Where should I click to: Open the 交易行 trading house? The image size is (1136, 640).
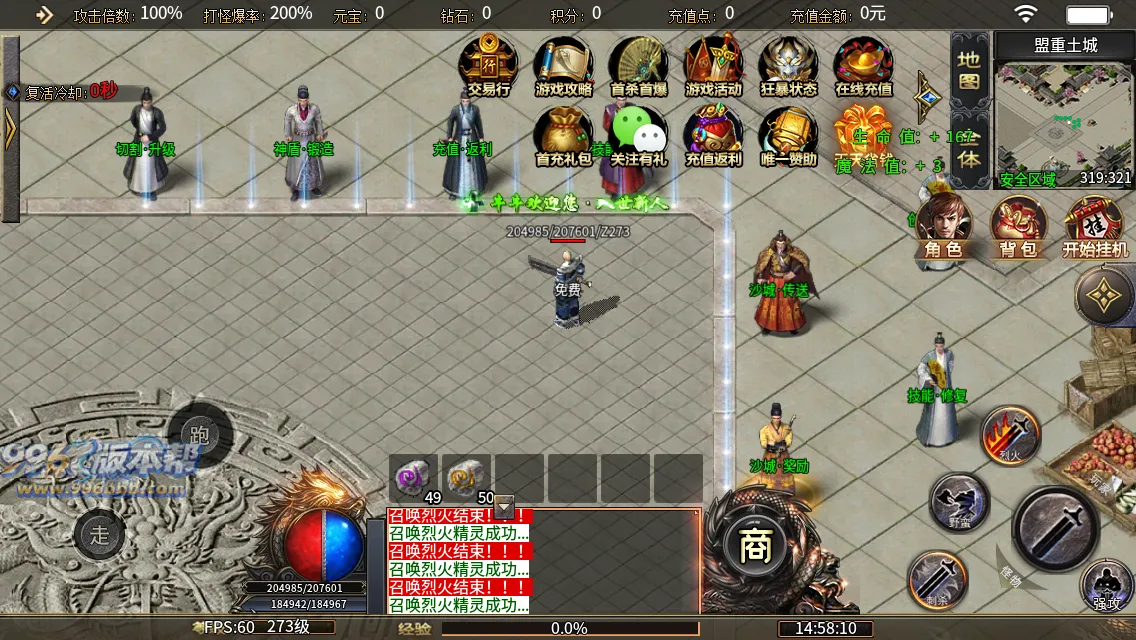[488, 63]
